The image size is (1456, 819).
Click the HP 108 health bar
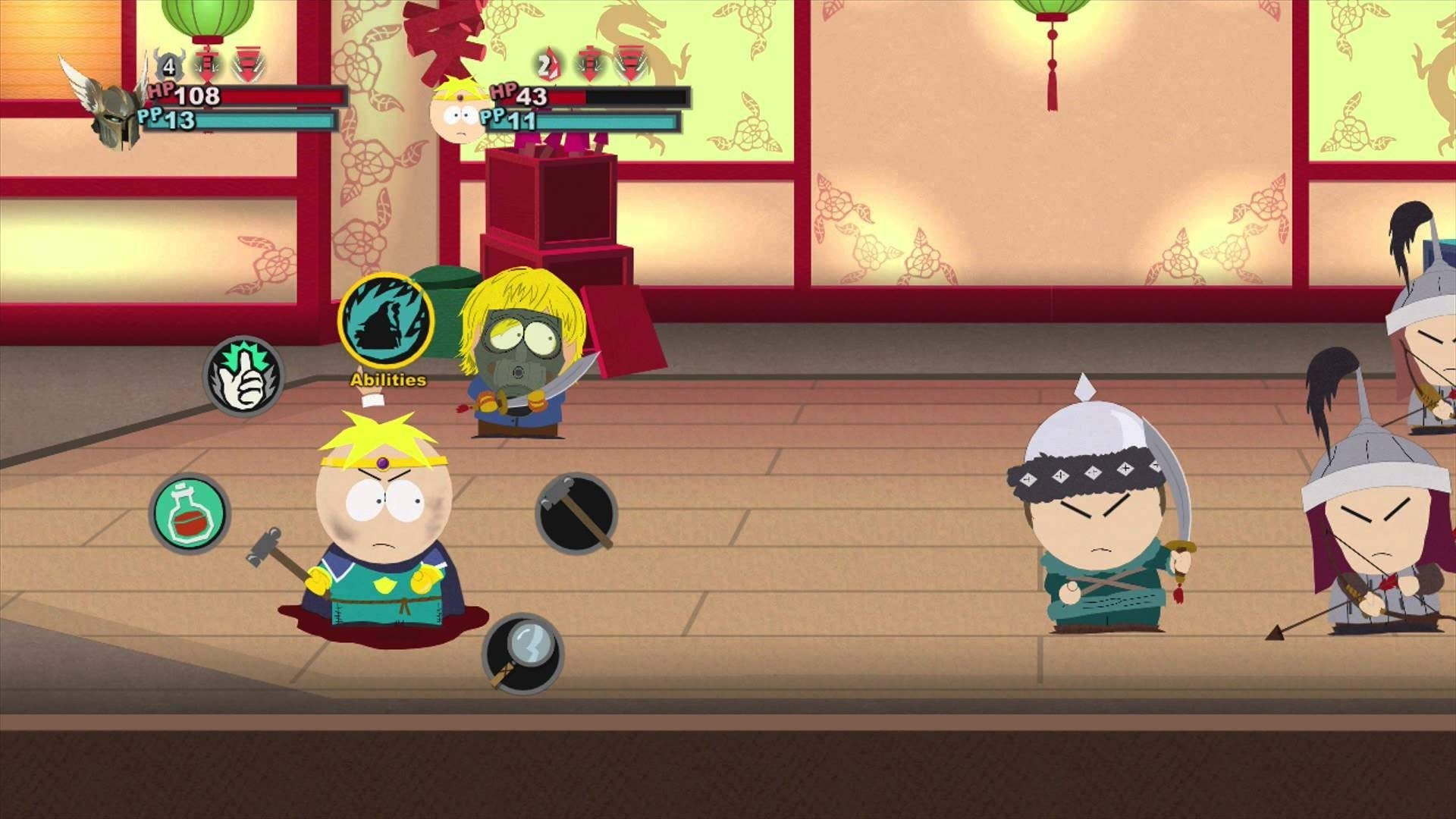(250, 96)
